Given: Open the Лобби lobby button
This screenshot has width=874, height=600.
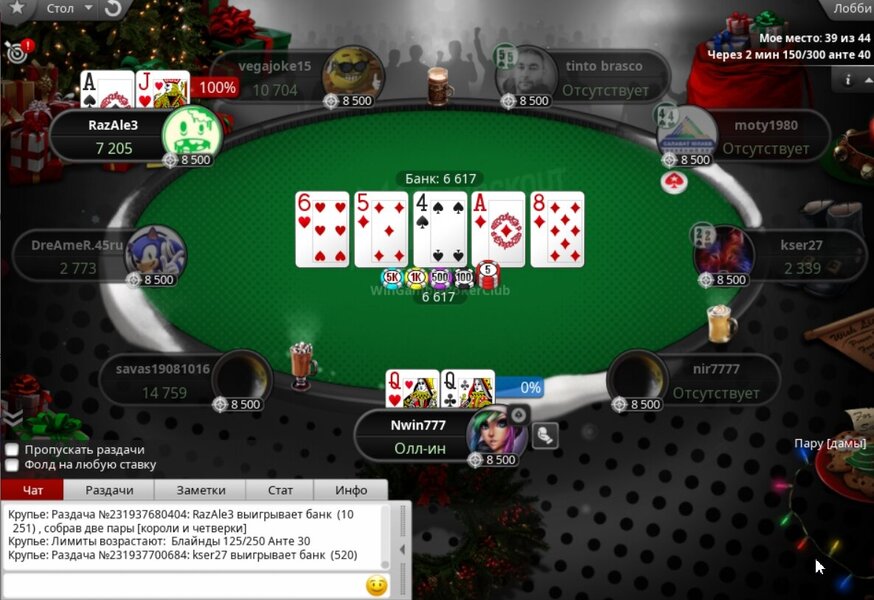Looking at the screenshot, I should [852, 8].
